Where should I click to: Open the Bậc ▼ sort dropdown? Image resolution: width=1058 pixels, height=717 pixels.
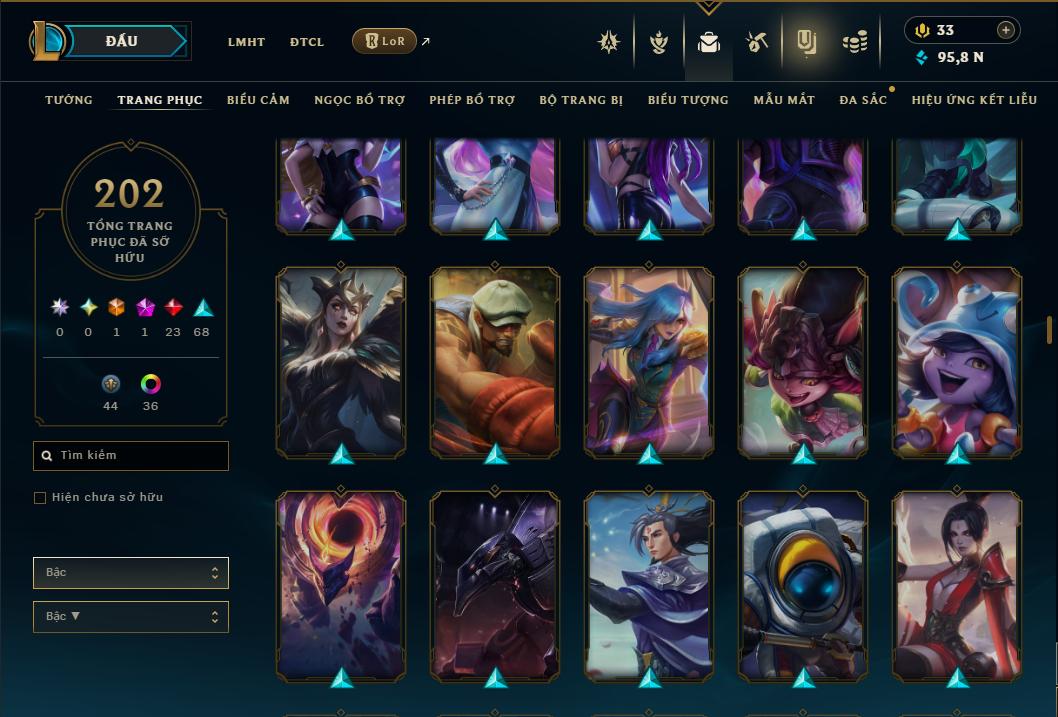click(x=131, y=616)
